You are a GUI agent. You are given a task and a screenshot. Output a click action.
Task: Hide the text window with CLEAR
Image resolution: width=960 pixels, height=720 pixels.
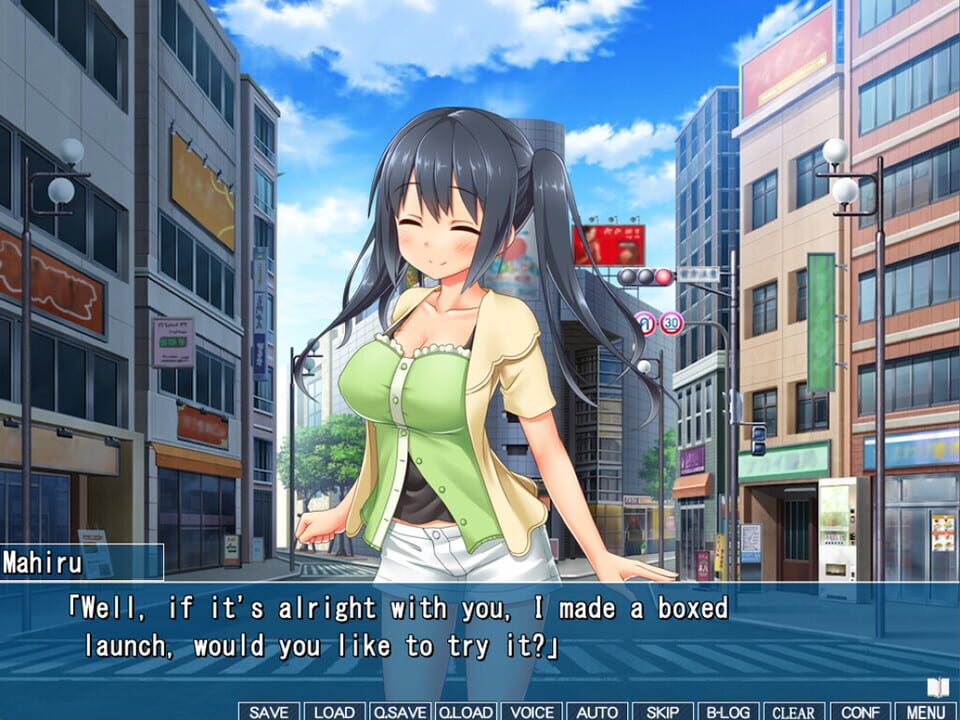click(794, 711)
